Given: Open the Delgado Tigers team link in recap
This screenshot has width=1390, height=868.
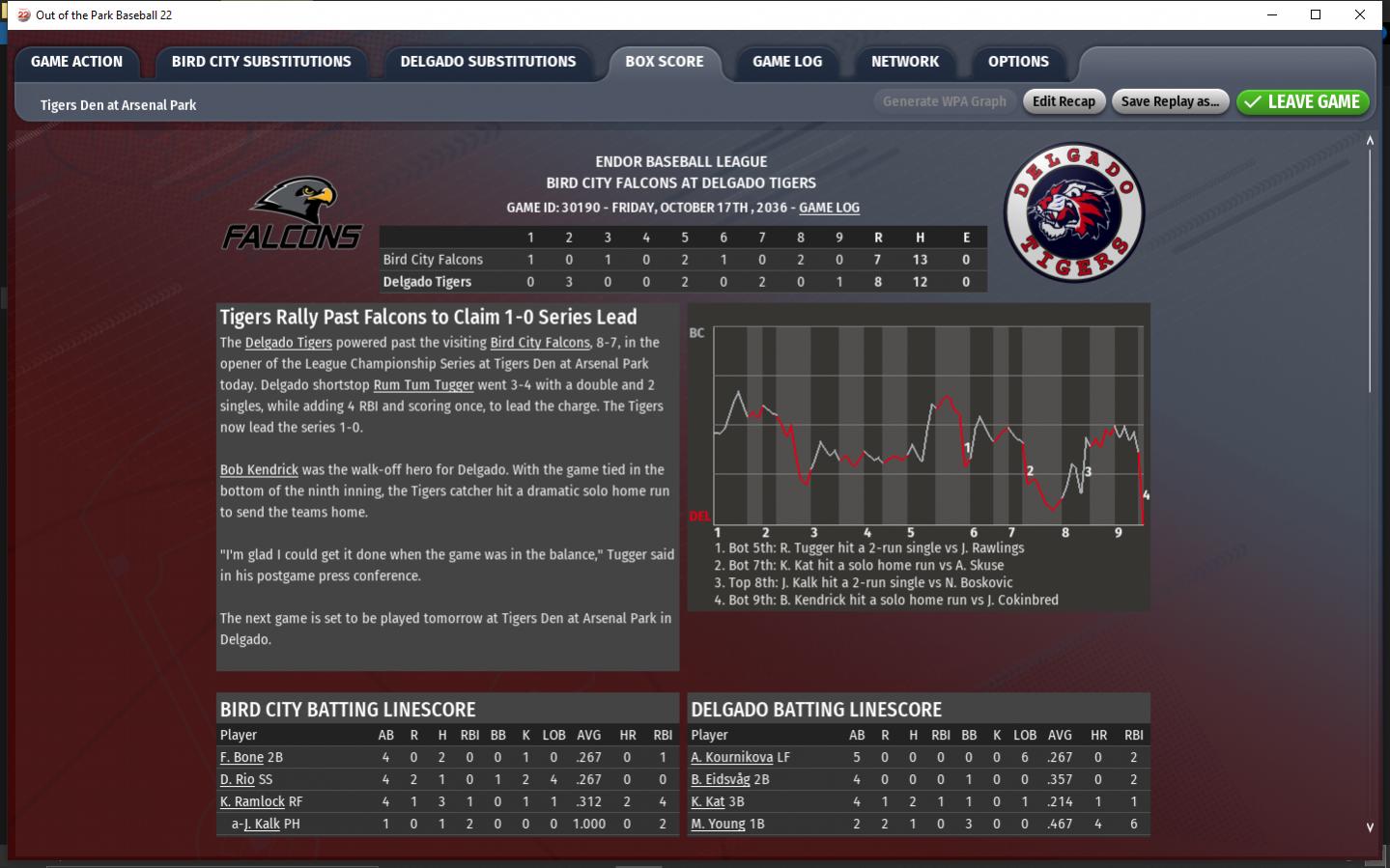Looking at the screenshot, I should coord(288,343).
